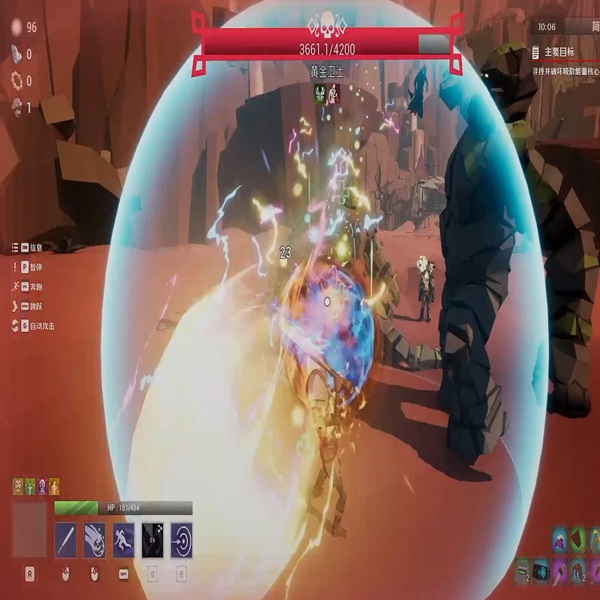Click the empty portrait slot above R
The width and height of the screenshot is (600, 600).
click(29, 530)
